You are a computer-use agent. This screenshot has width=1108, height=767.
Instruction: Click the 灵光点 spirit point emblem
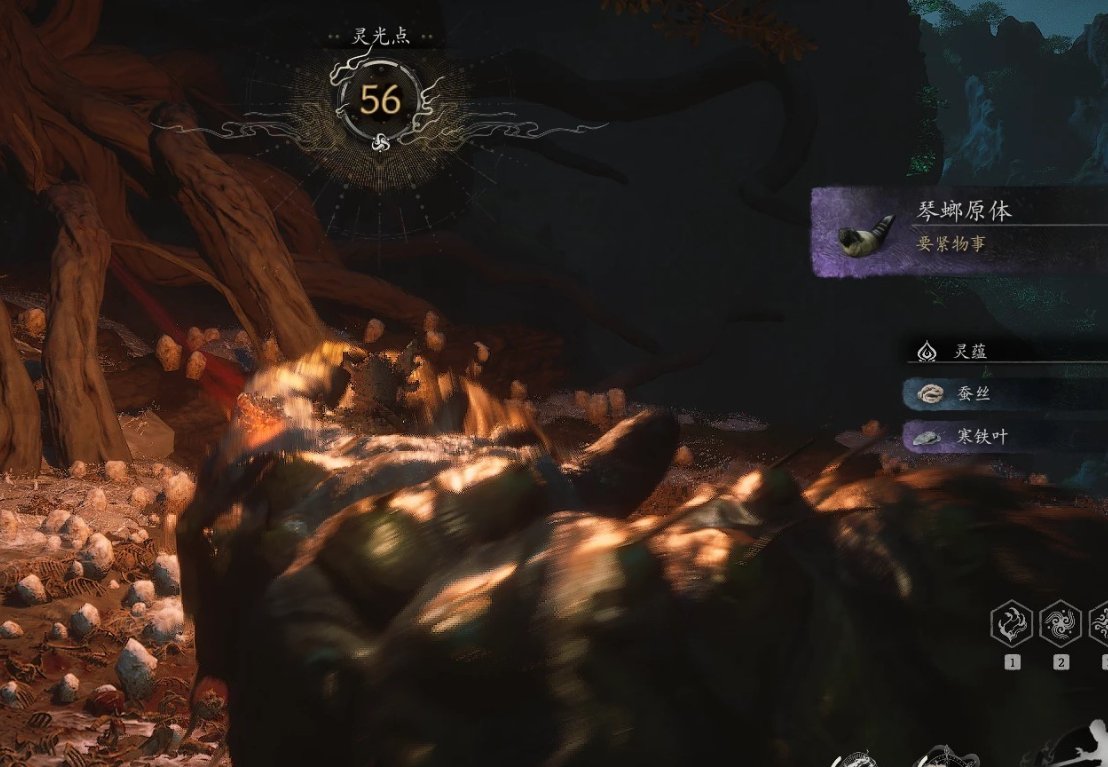pyautogui.click(x=380, y=100)
